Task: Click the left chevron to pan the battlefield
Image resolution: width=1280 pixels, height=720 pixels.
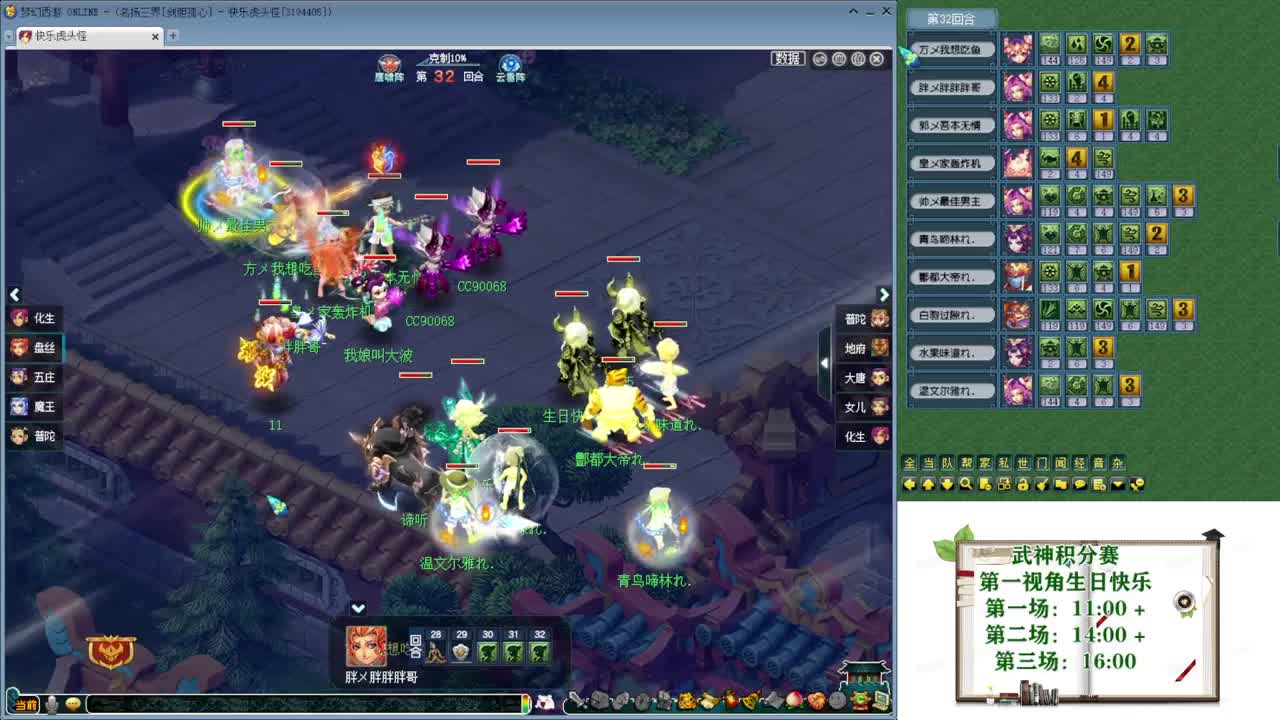Action: (15, 295)
